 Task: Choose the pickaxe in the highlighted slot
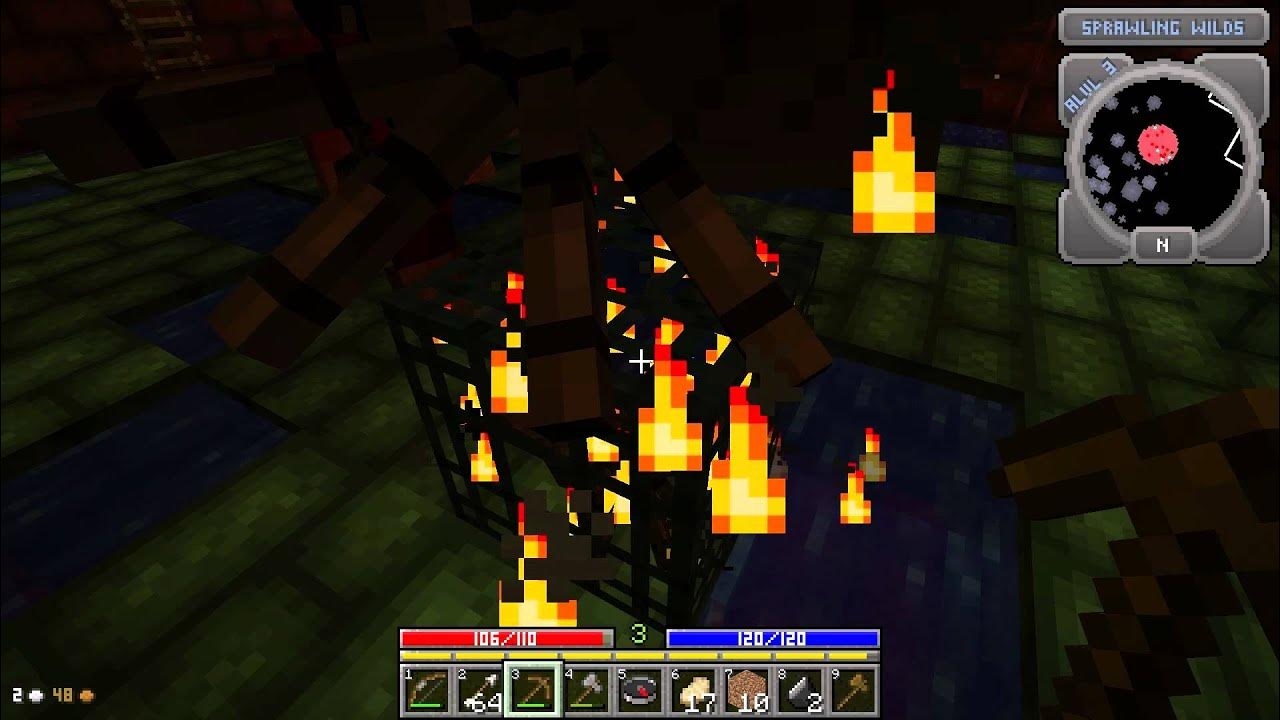click(534, 691)
